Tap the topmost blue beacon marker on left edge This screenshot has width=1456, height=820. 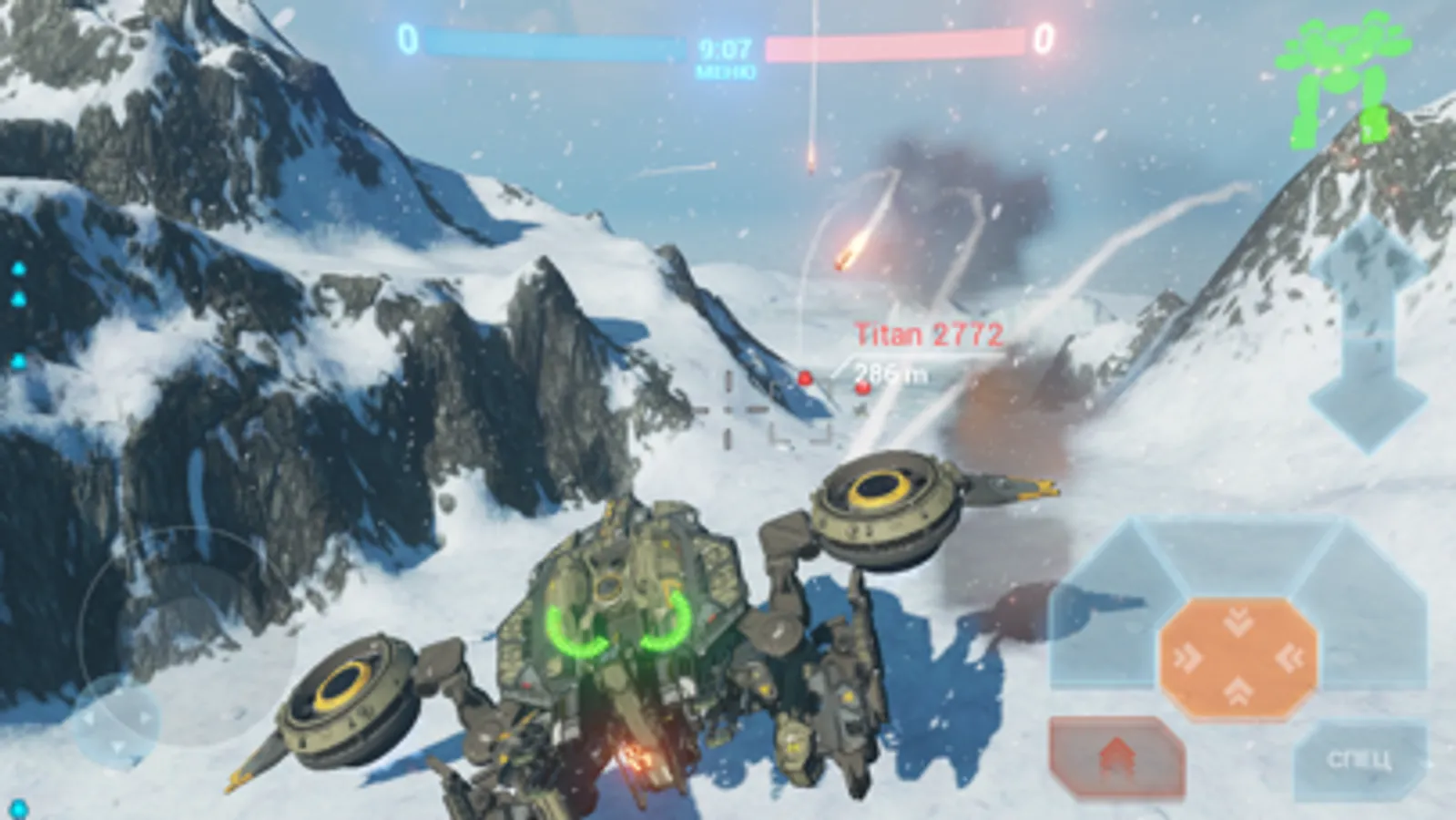[x=18, y=268]
